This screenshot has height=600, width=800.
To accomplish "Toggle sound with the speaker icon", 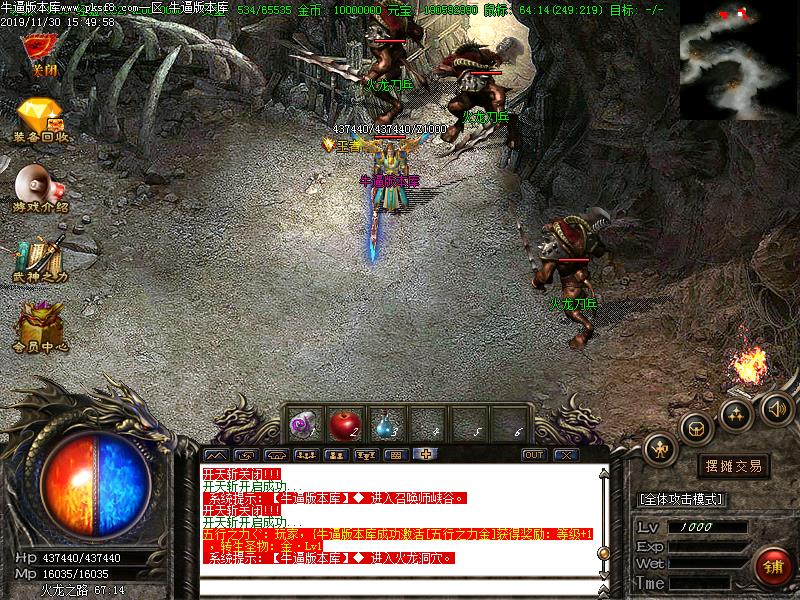I will click(777, 407).
